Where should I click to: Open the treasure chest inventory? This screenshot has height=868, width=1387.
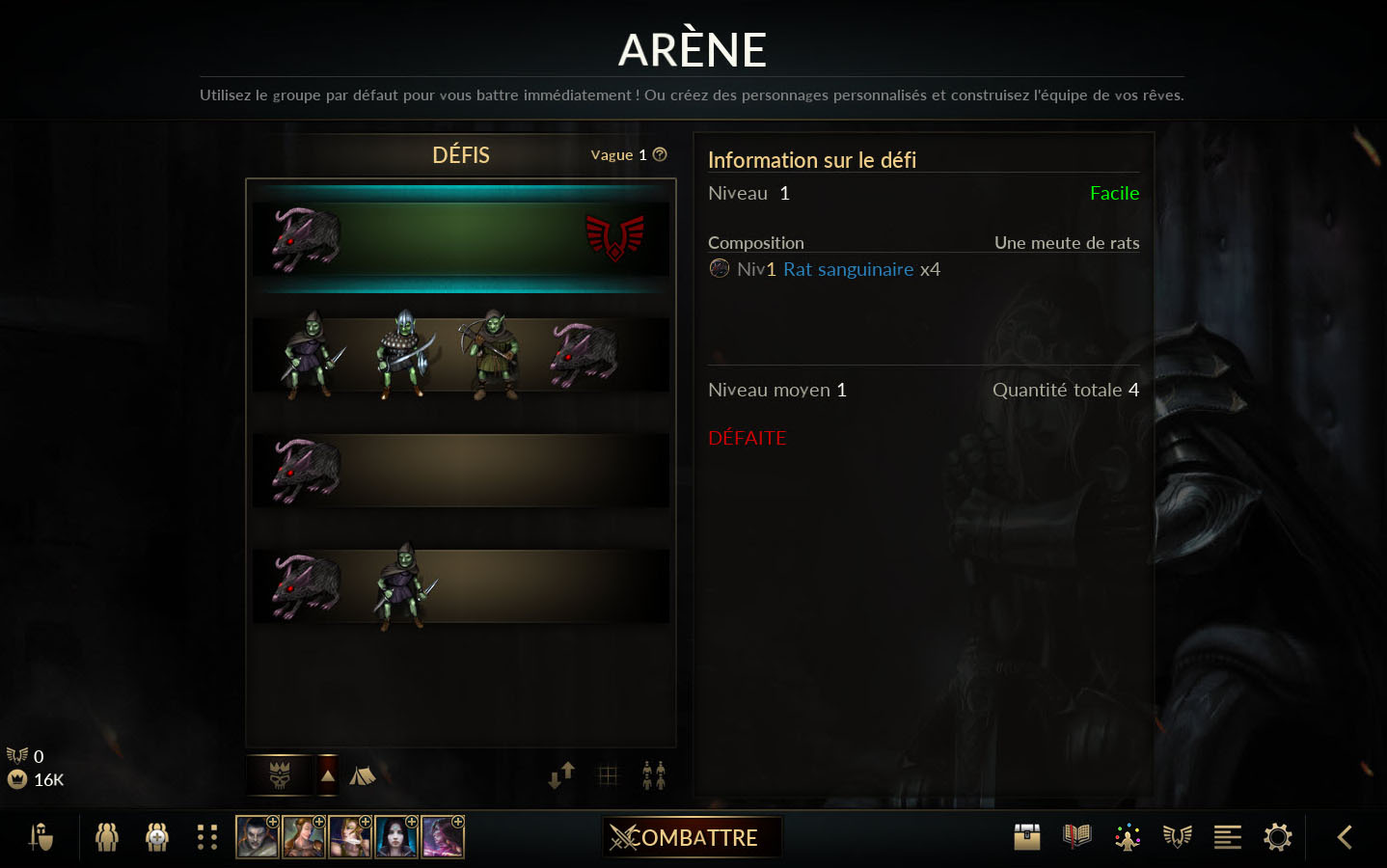[x=1027, y=837]
